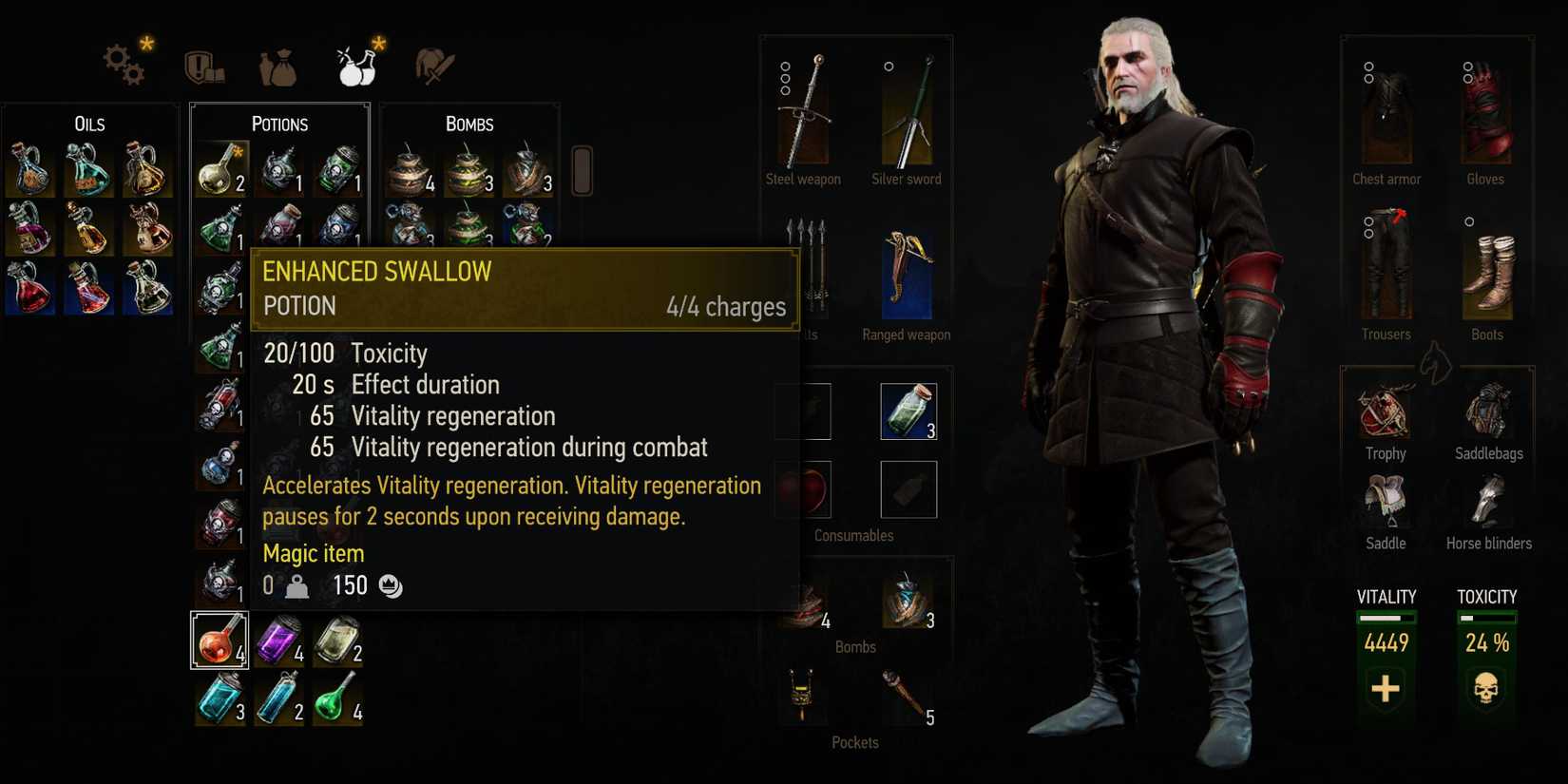Screen dimensions: 1568x784
Task: Click the scrollbar beside the Bombs grid
Action: pyautogui.click(x=581, y=171)
